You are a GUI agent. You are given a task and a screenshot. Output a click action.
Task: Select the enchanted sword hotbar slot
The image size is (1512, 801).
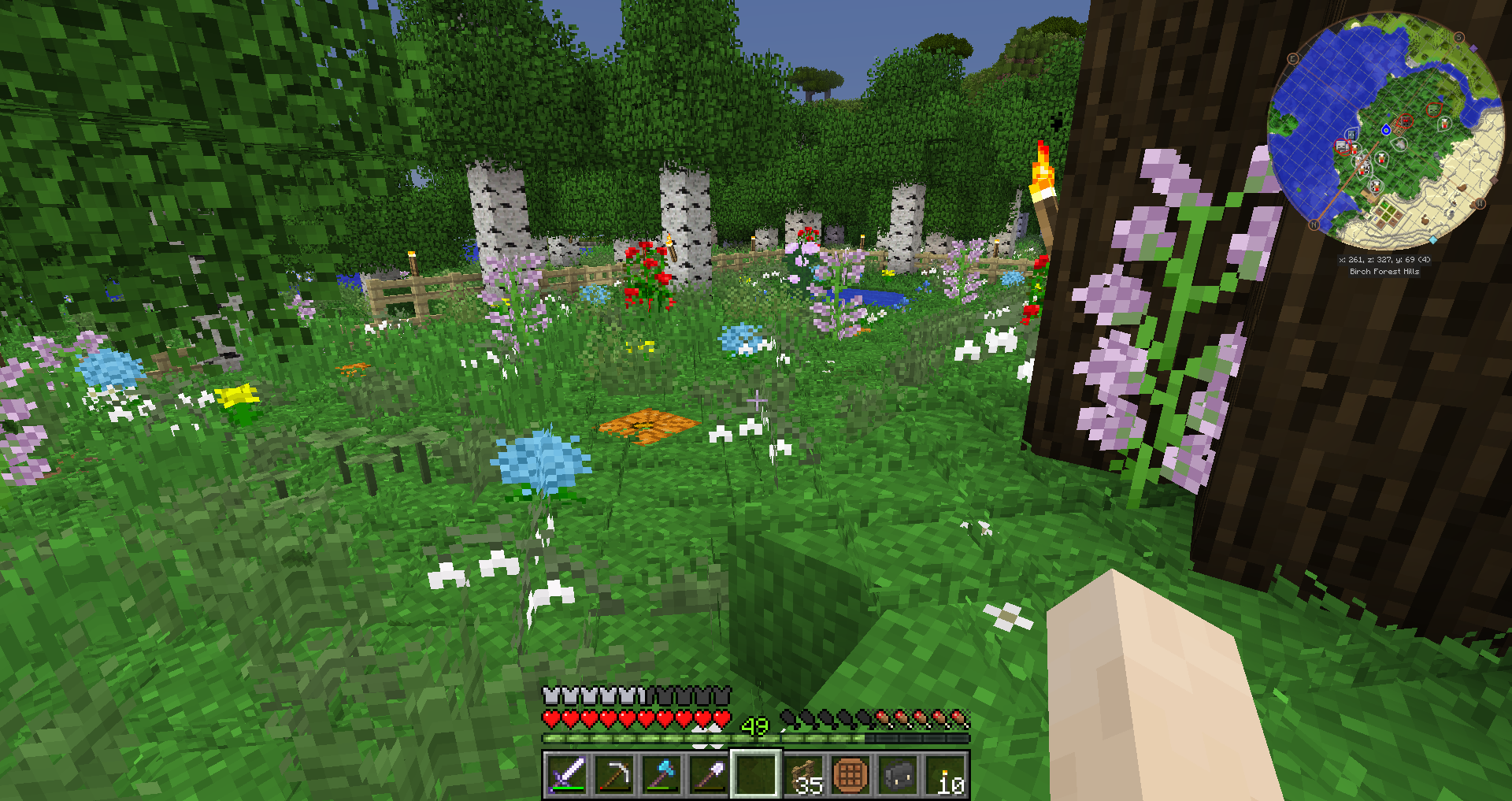(x=567, y=774)
